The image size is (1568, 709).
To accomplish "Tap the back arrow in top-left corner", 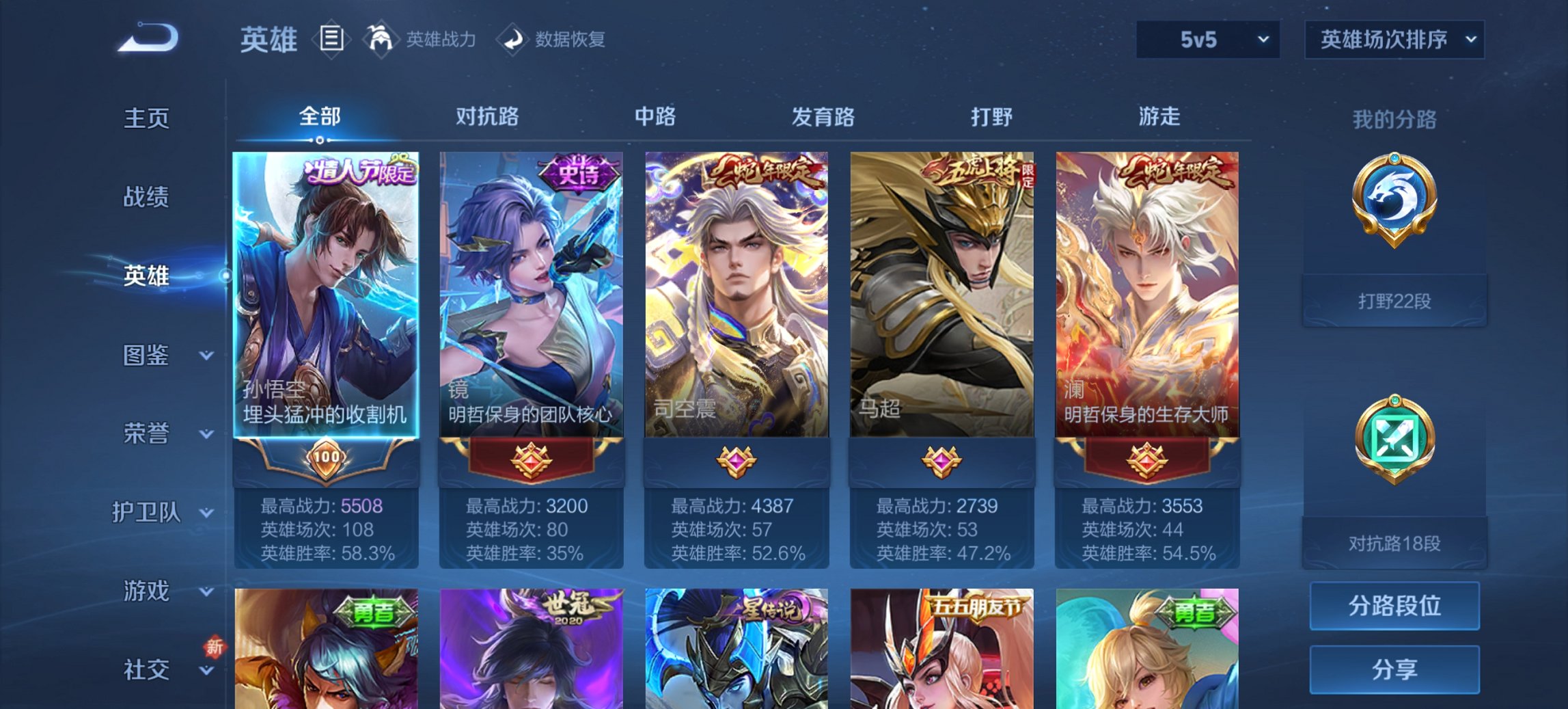I will (x=147, y=40).
